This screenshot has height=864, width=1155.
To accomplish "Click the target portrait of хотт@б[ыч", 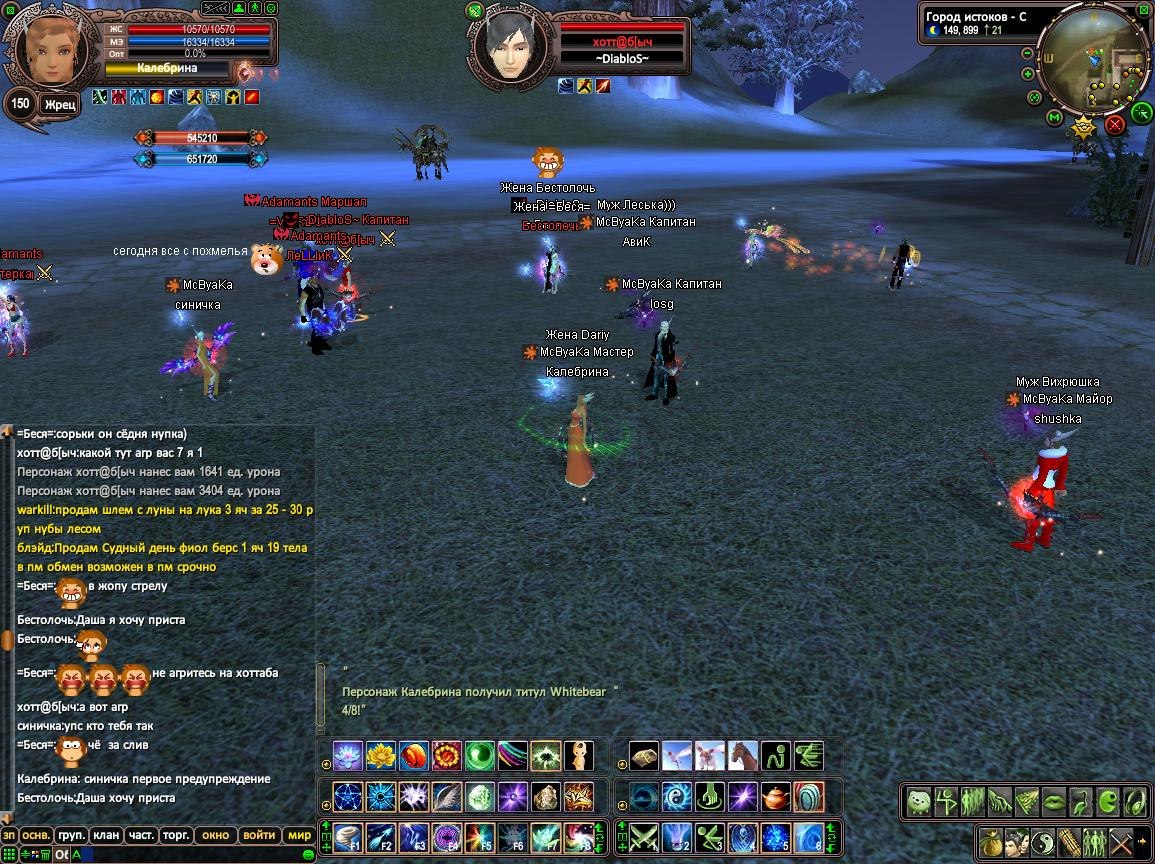I will tap(511, 45).
